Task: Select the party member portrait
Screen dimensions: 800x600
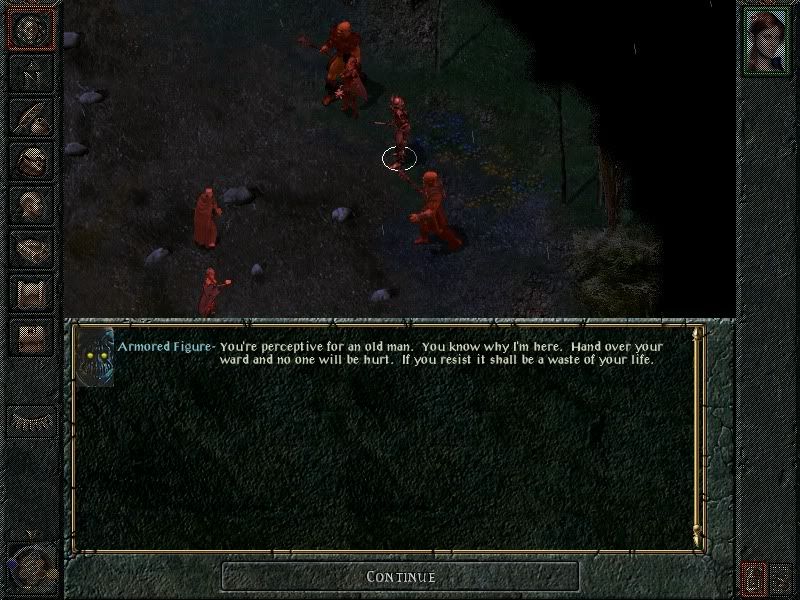Action: (x=767, y=40)
